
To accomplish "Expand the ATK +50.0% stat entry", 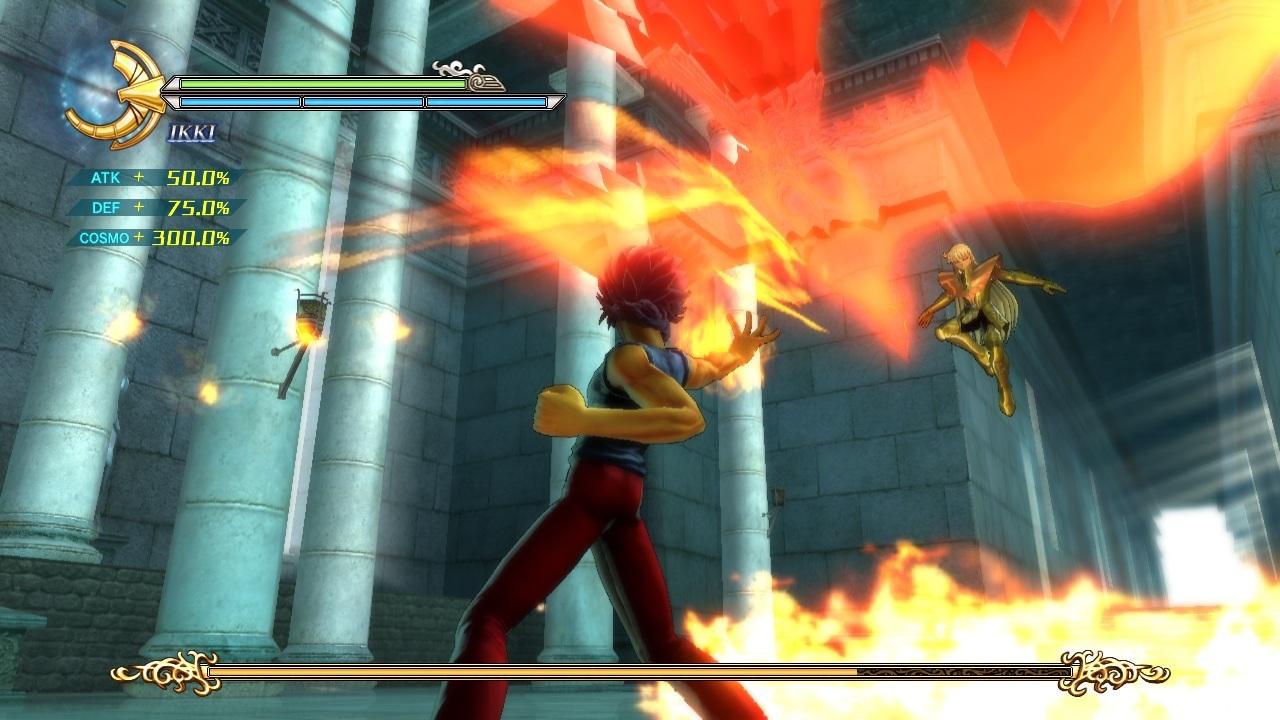I will [x=152, y=176].
